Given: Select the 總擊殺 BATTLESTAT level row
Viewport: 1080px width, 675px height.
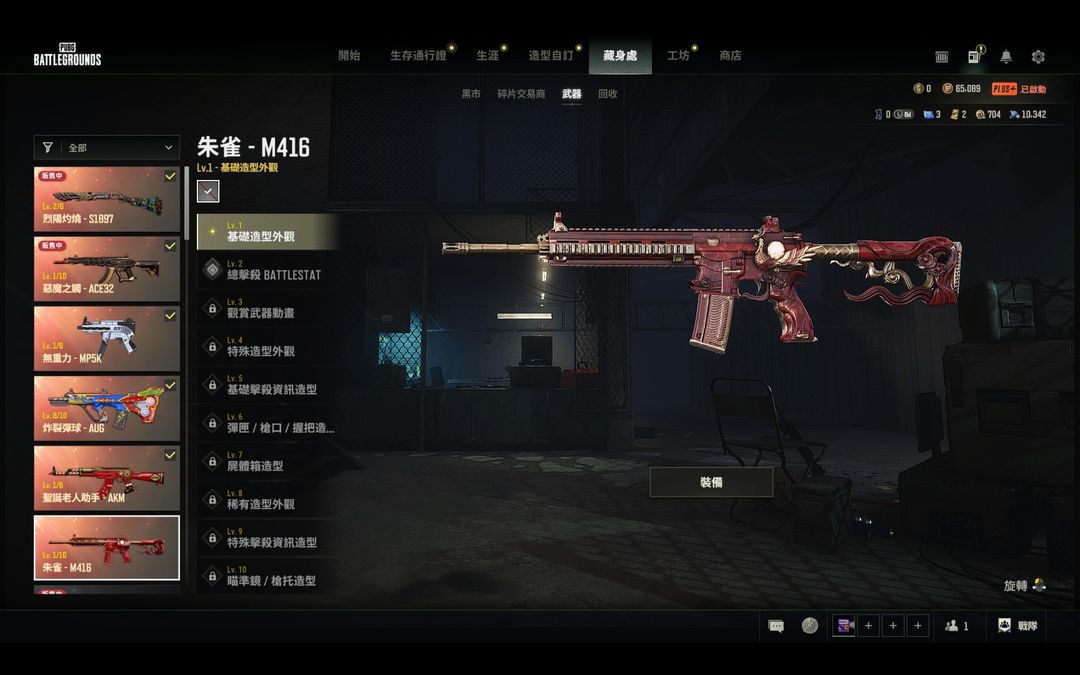Looking at the screenshot, I should click(267, 270).
